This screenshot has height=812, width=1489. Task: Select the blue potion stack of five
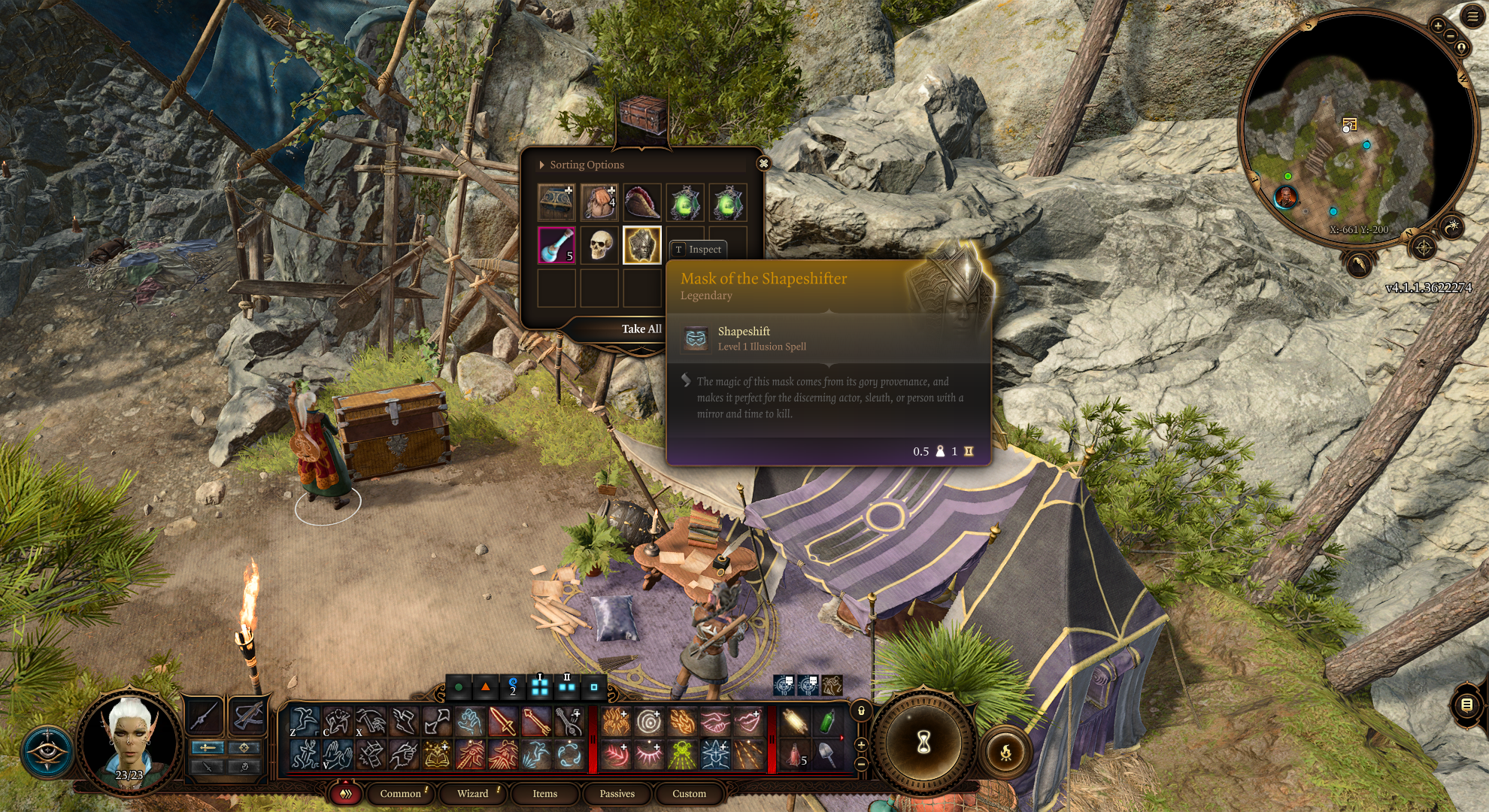[556, 245]
